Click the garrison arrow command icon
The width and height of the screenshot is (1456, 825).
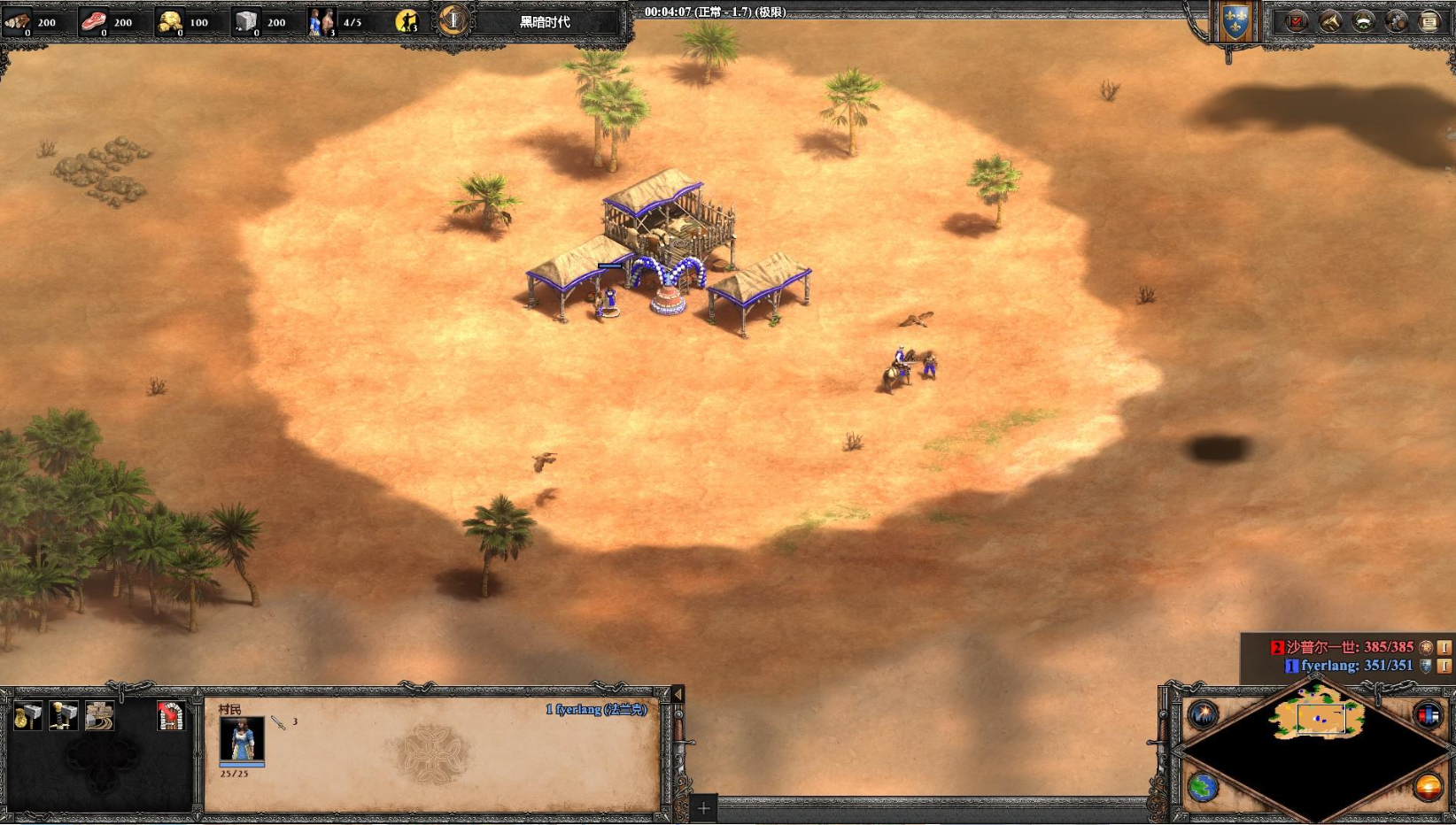click(170, 715)
